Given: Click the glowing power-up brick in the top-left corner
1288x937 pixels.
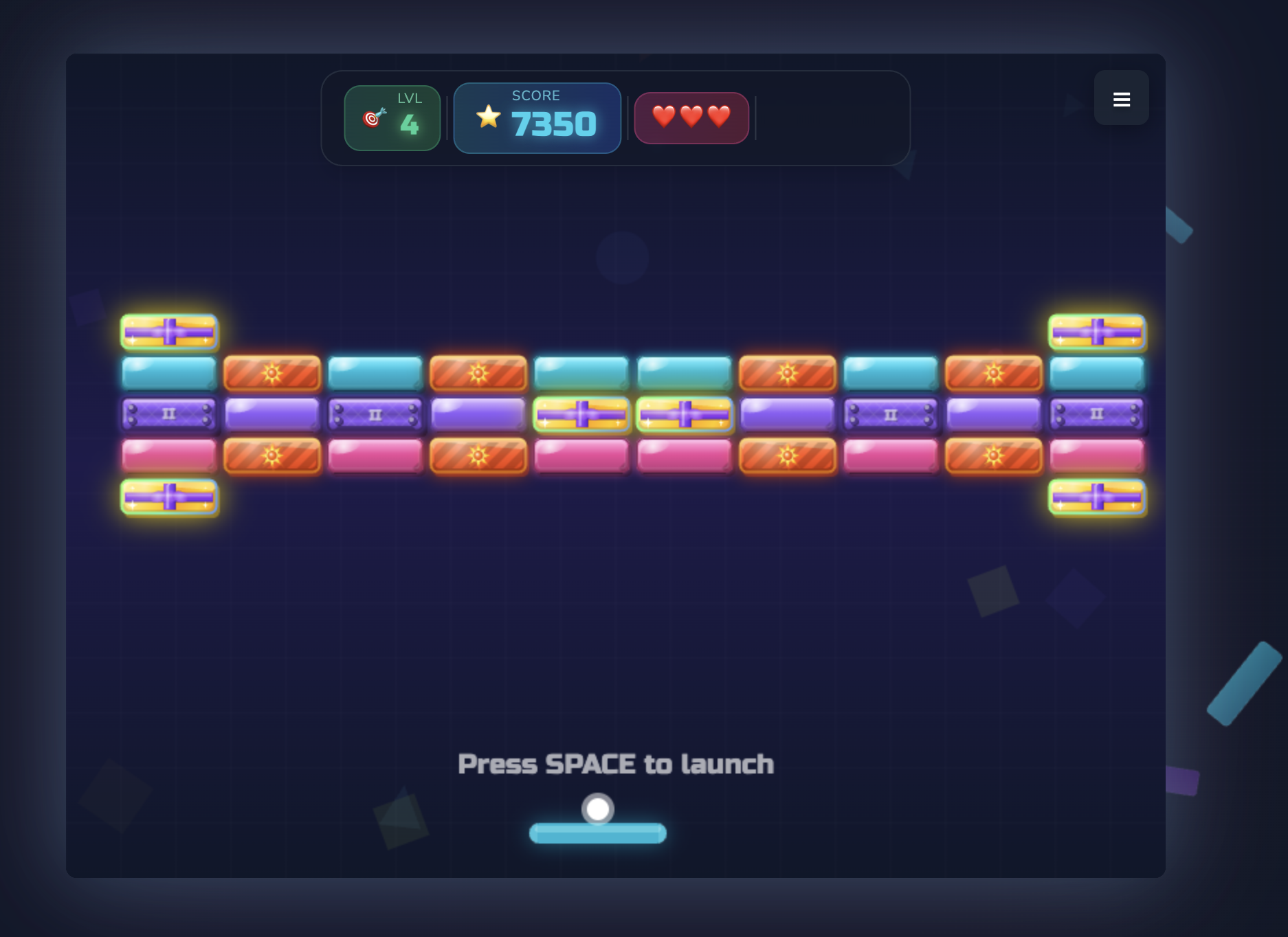Looking at the screenshot, I should [168, 332].
